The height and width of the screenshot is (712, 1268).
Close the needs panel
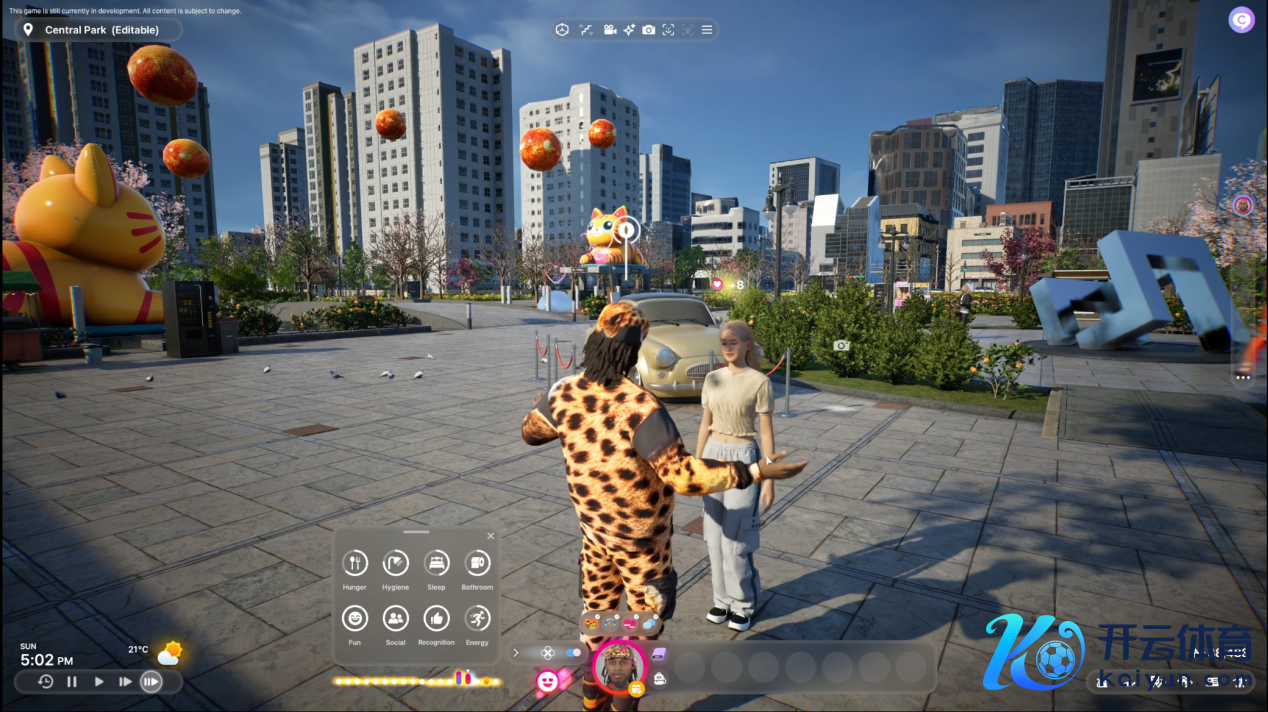pos(490,536)
